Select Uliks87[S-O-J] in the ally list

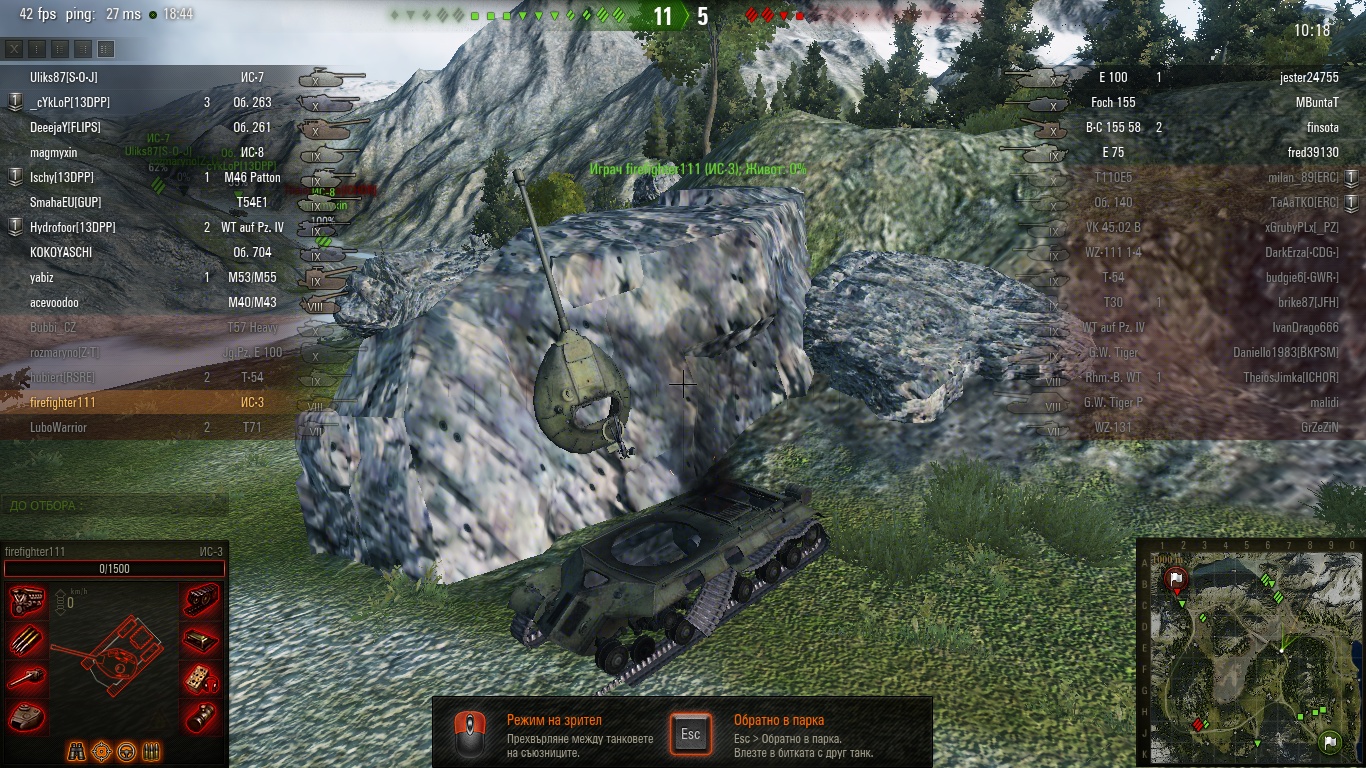[64, 77]
